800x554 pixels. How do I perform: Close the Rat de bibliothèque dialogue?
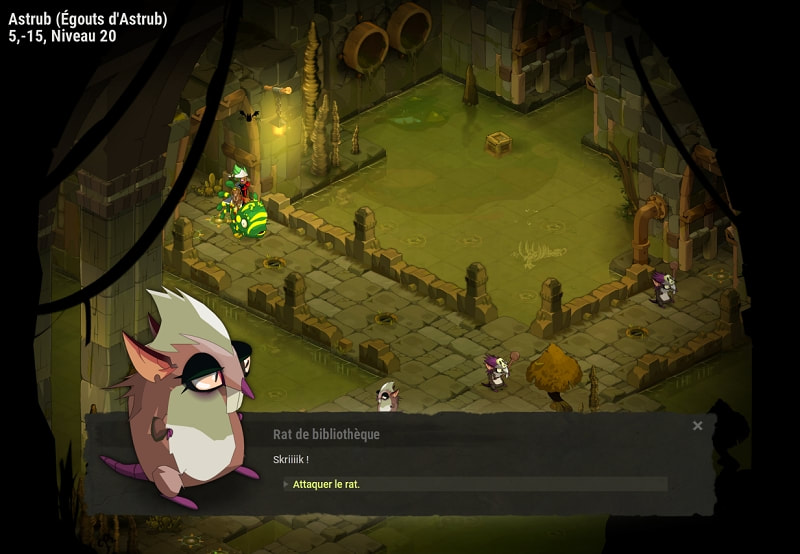(698, 426)
